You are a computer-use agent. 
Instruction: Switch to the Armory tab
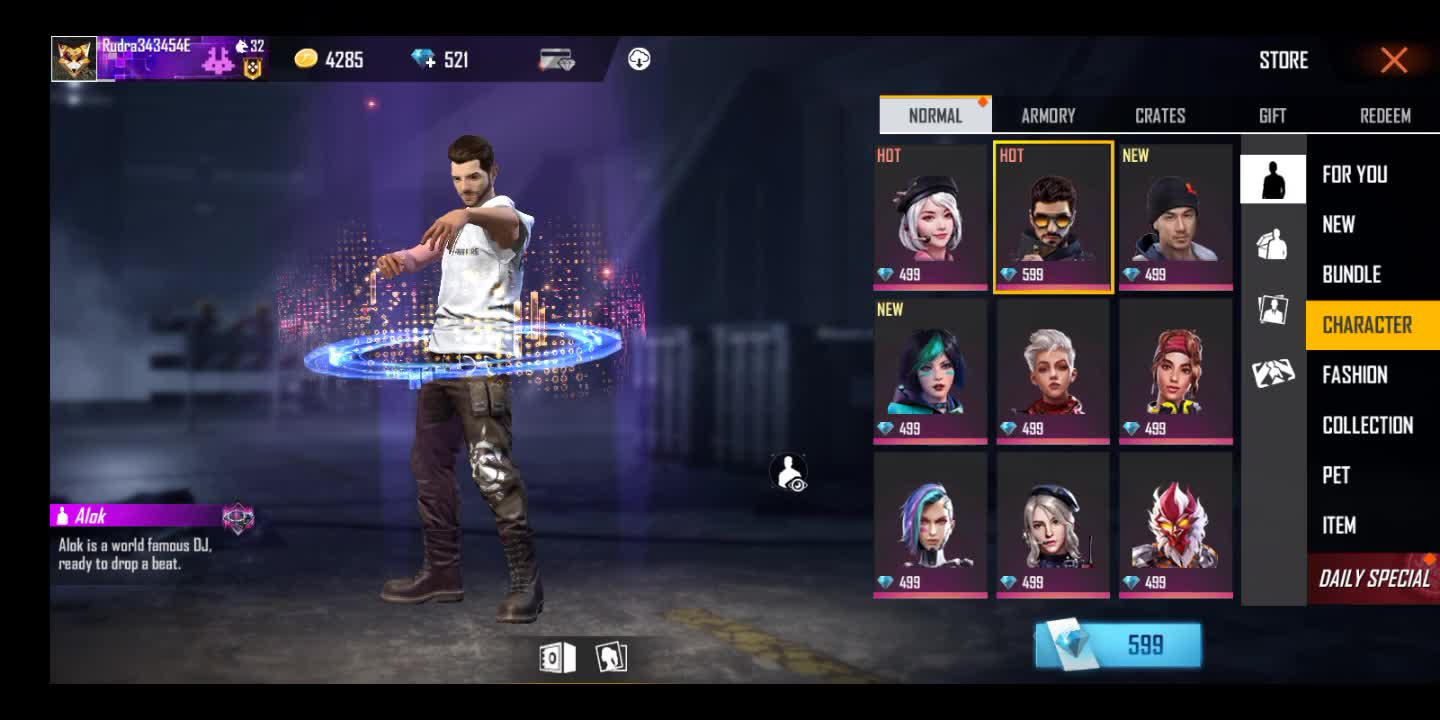[x=1048, y=116]
